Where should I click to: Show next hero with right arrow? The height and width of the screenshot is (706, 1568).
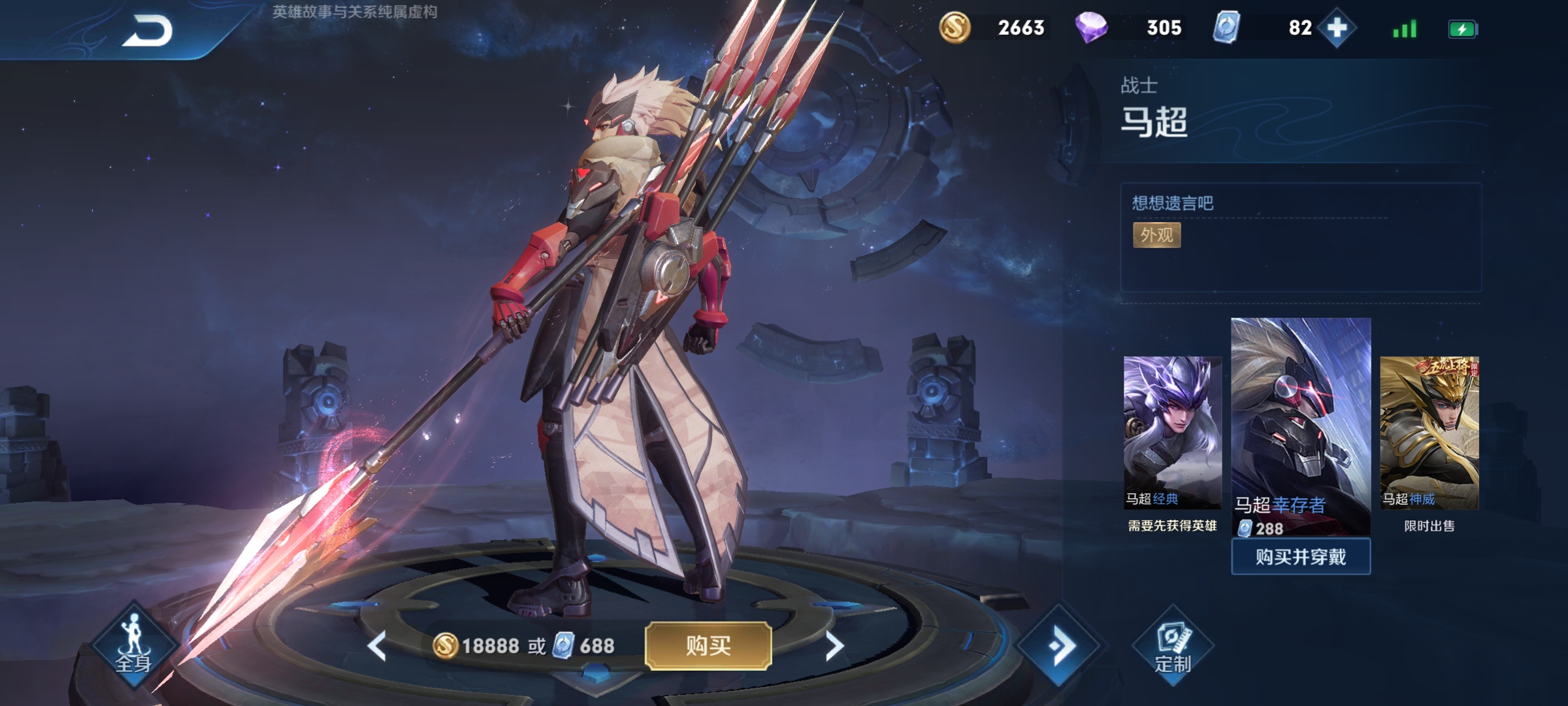[x=834, y=647]
